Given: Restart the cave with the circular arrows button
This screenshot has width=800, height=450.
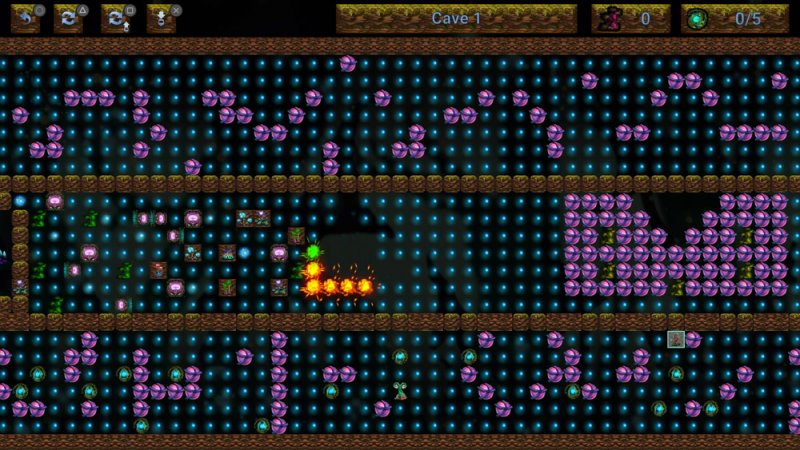Looking at the screenshot, I should [69, 18].
